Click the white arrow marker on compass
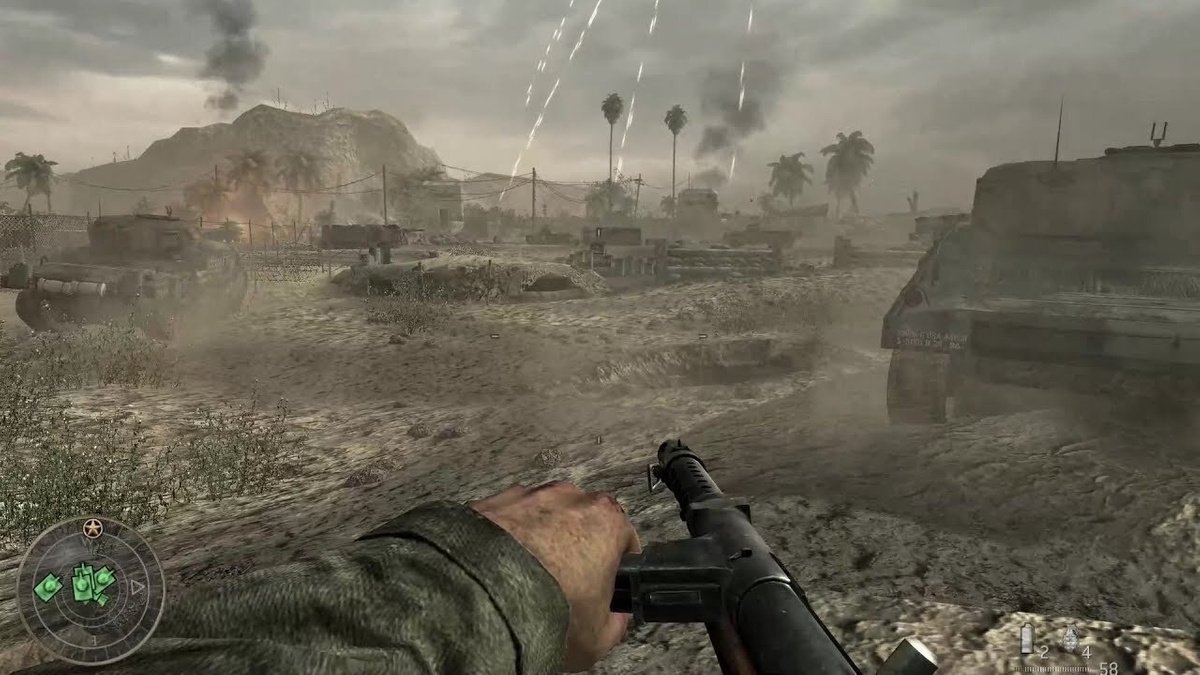 coord(139,588)
